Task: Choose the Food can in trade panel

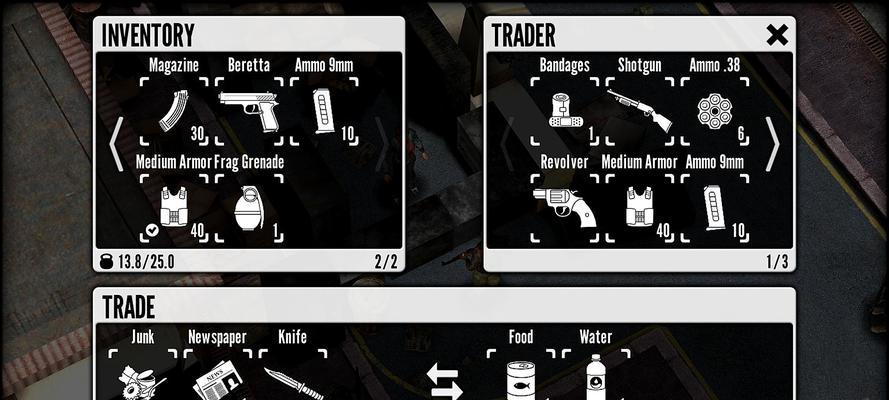Action: pos(520,378)
